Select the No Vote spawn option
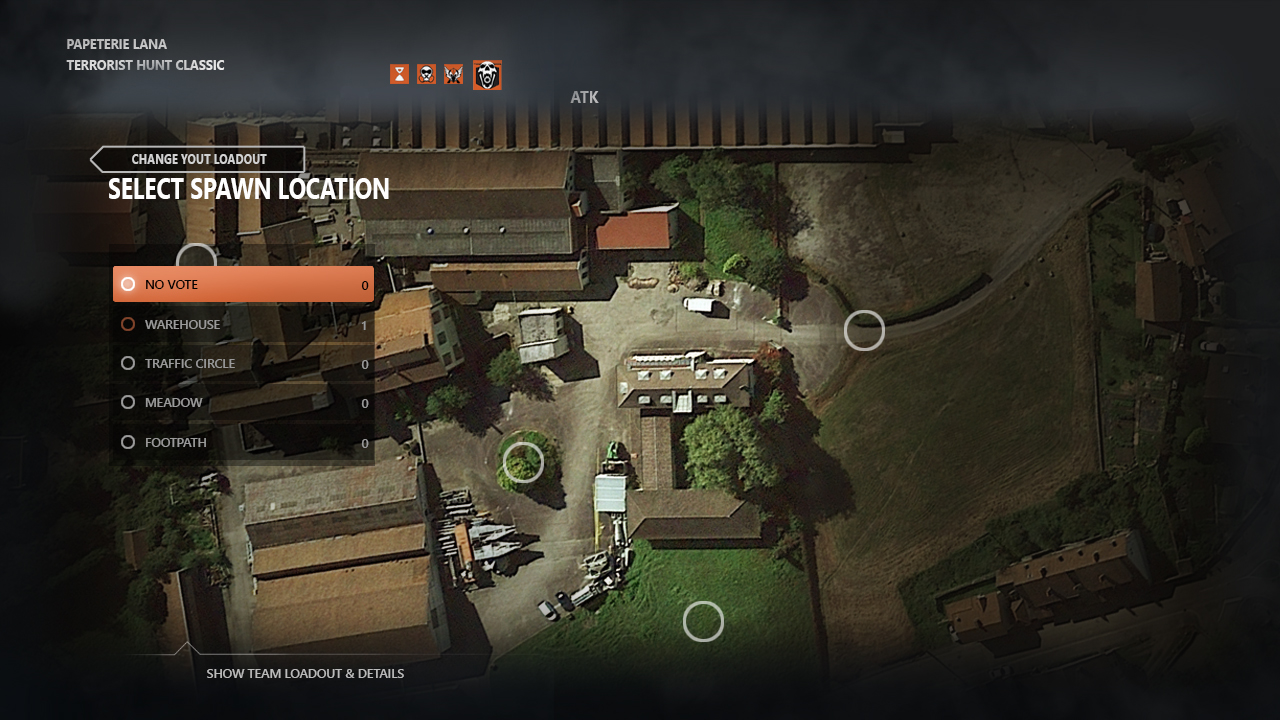 point(243,285)
